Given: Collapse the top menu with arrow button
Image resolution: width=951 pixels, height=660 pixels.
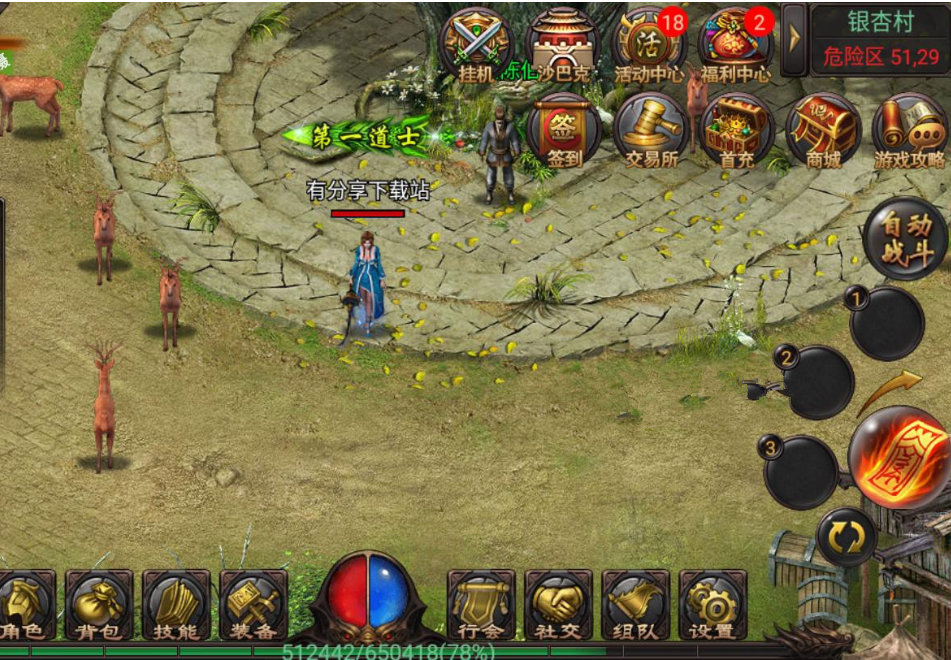Looking at the screenshot, I should (x=794, y=39).
